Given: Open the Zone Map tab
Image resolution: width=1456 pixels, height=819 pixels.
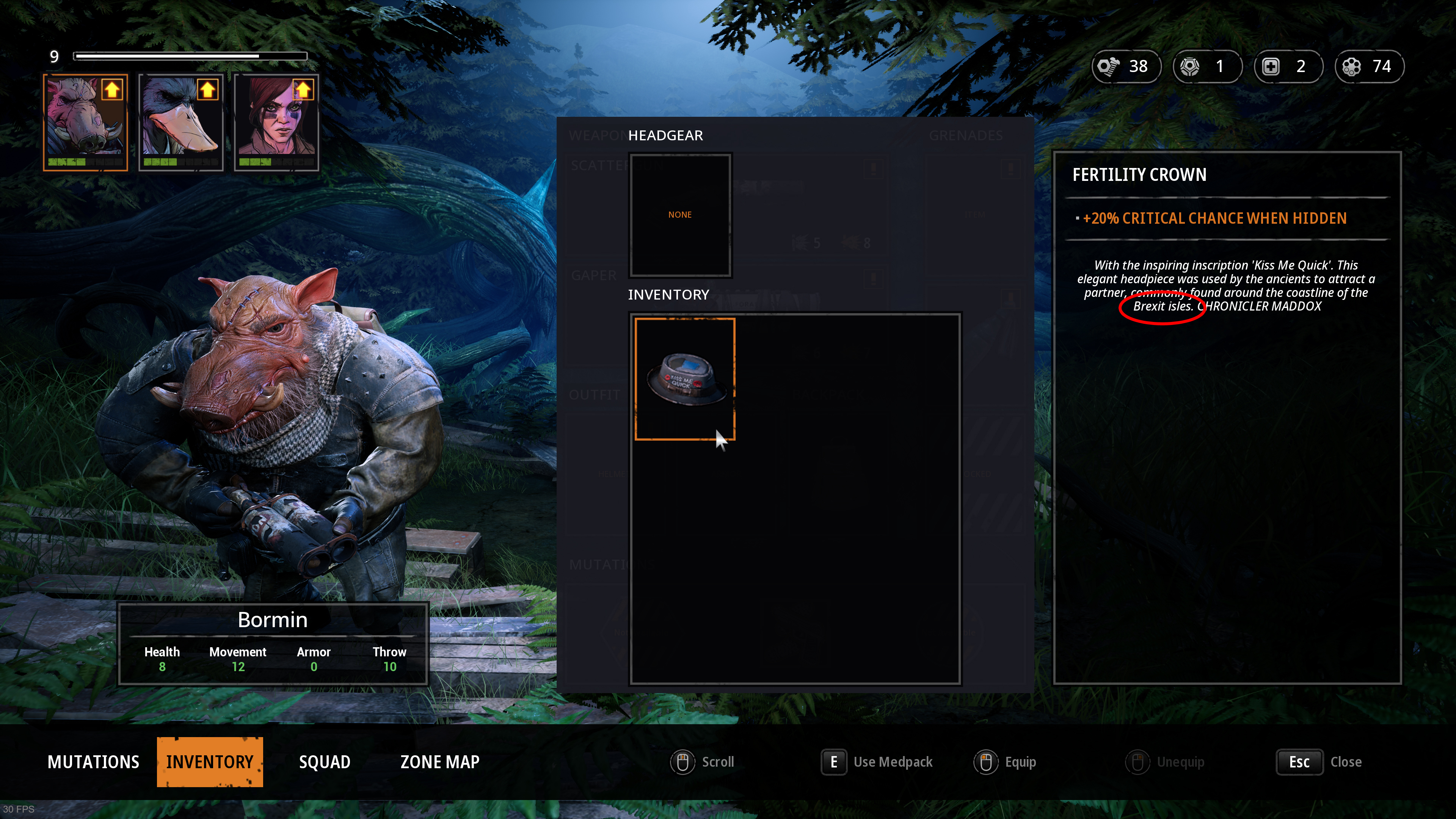Looking at the screenshot, I should (440, 762).
